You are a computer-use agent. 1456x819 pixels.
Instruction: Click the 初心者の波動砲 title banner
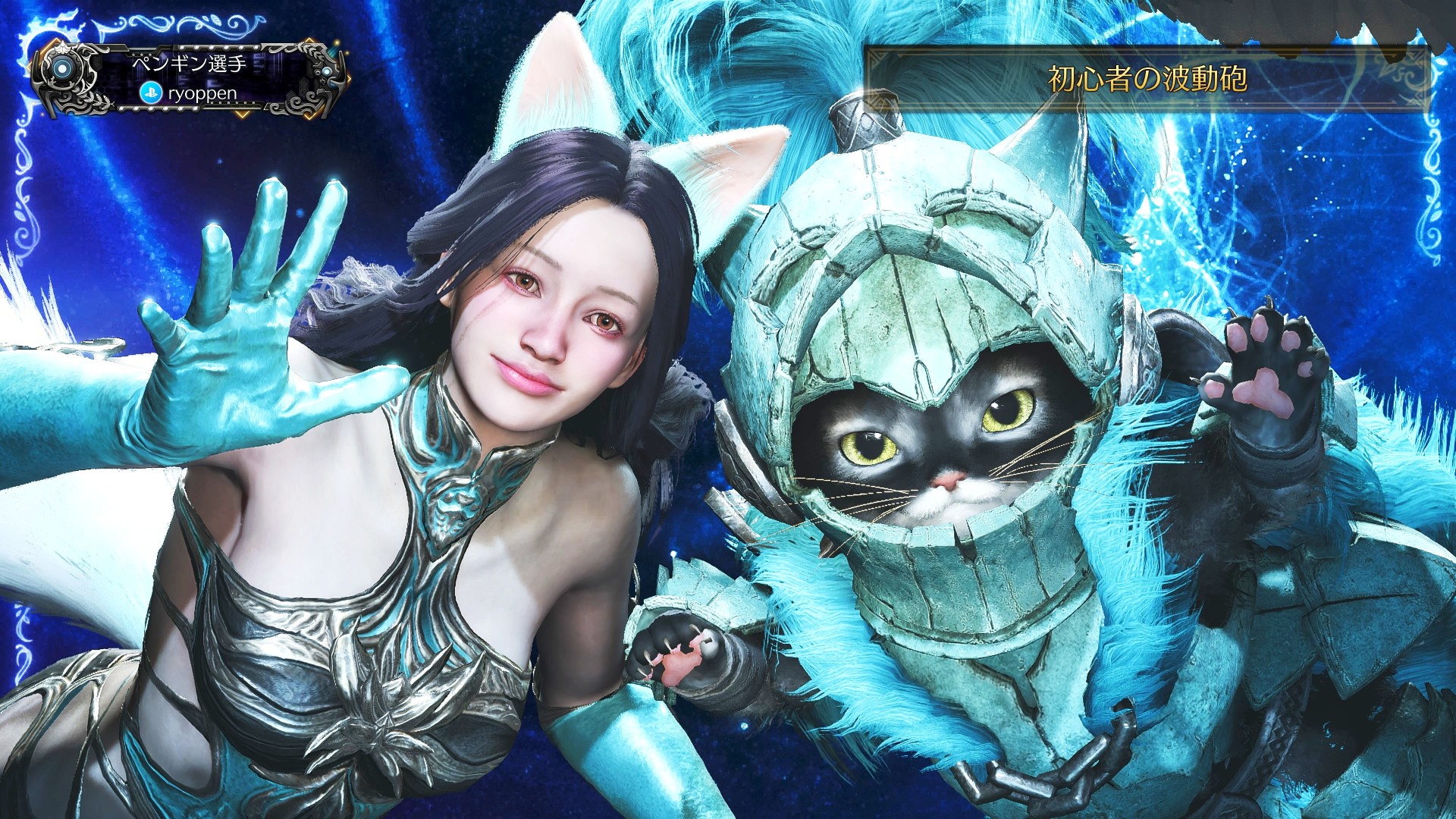click(1147, 79)
